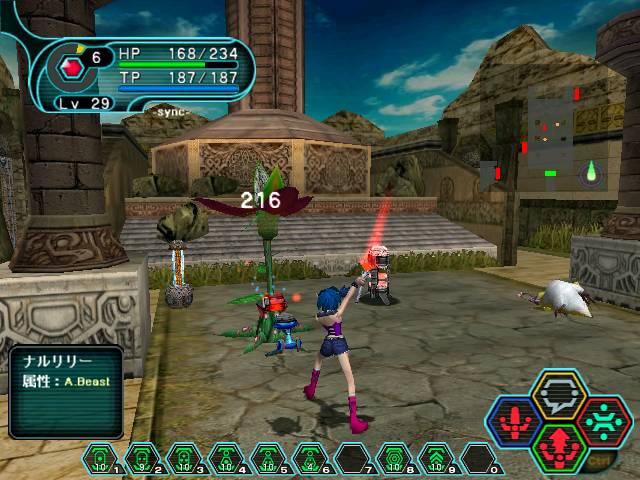This screenshot has height=480, width=640.
Task: Open the yellow speech-bubble chat action
Action: pos(558,394)
